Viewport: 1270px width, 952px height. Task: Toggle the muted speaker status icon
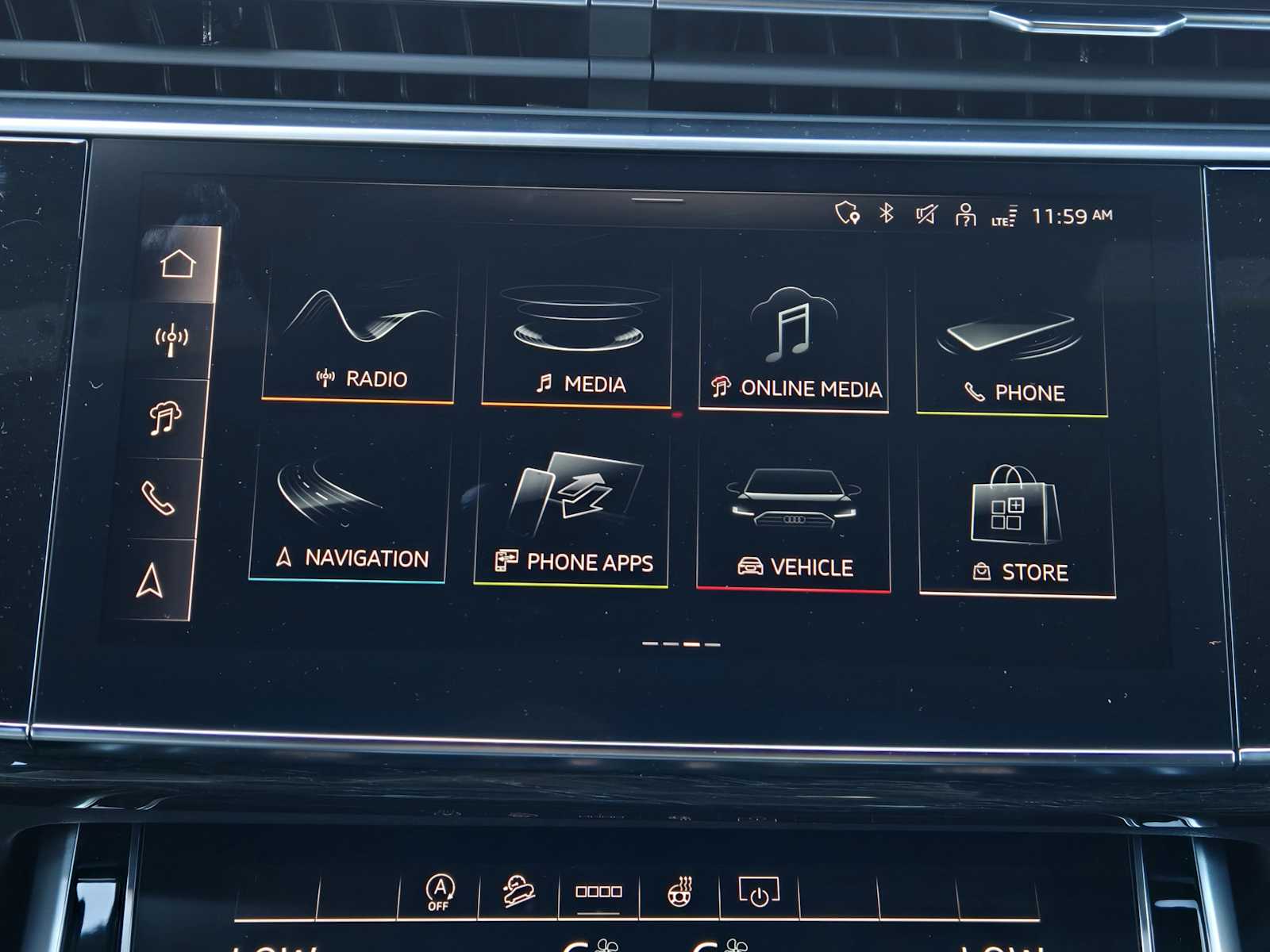pos(926,214)
